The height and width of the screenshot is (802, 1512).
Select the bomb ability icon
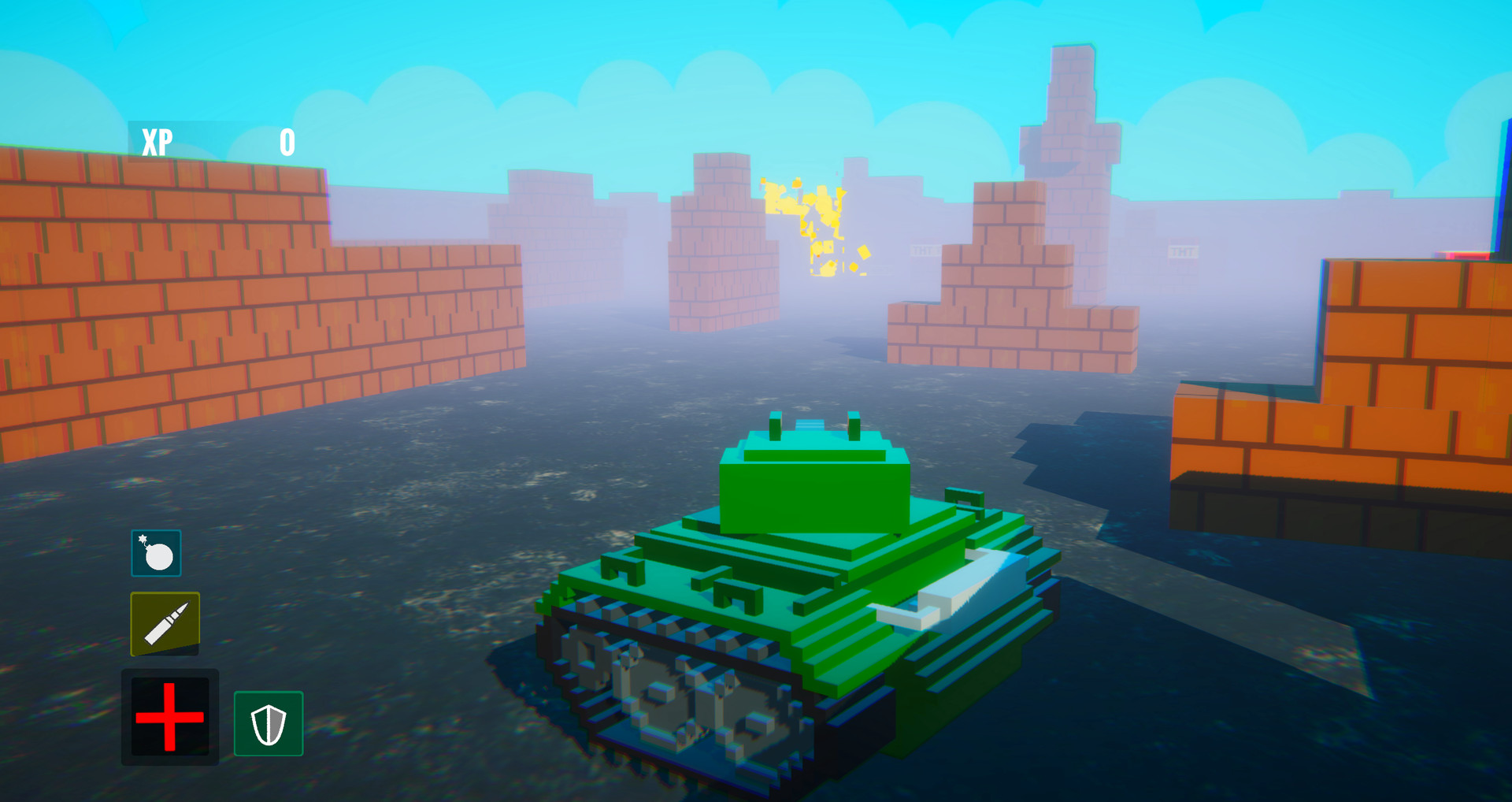(156, 551)
